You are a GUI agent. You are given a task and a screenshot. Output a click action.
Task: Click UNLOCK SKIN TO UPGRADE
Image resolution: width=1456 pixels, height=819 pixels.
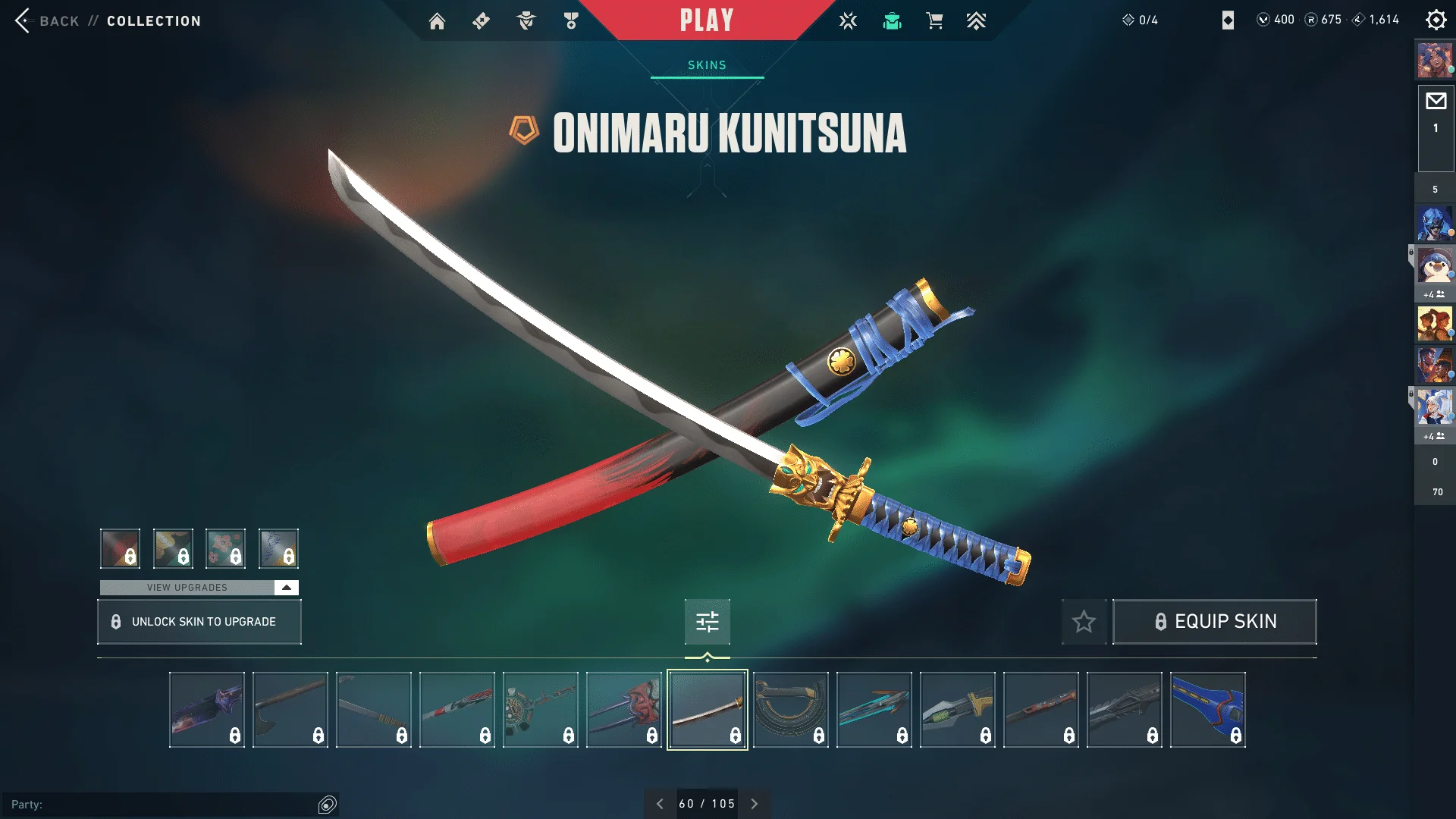[x=199, y=621]
